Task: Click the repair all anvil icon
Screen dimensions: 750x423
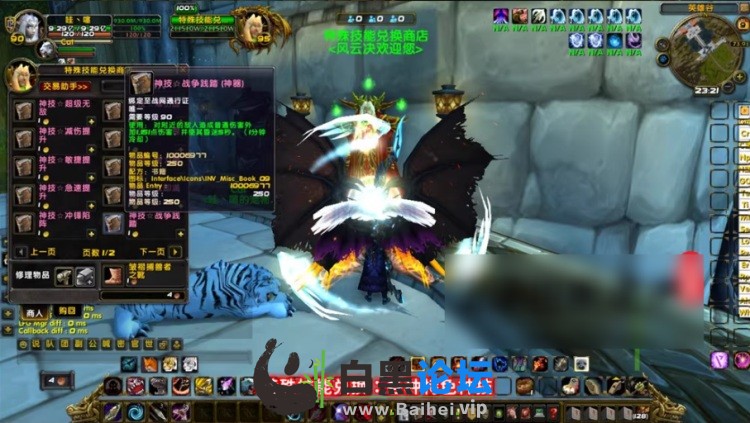Action: [x=85, y=276]
